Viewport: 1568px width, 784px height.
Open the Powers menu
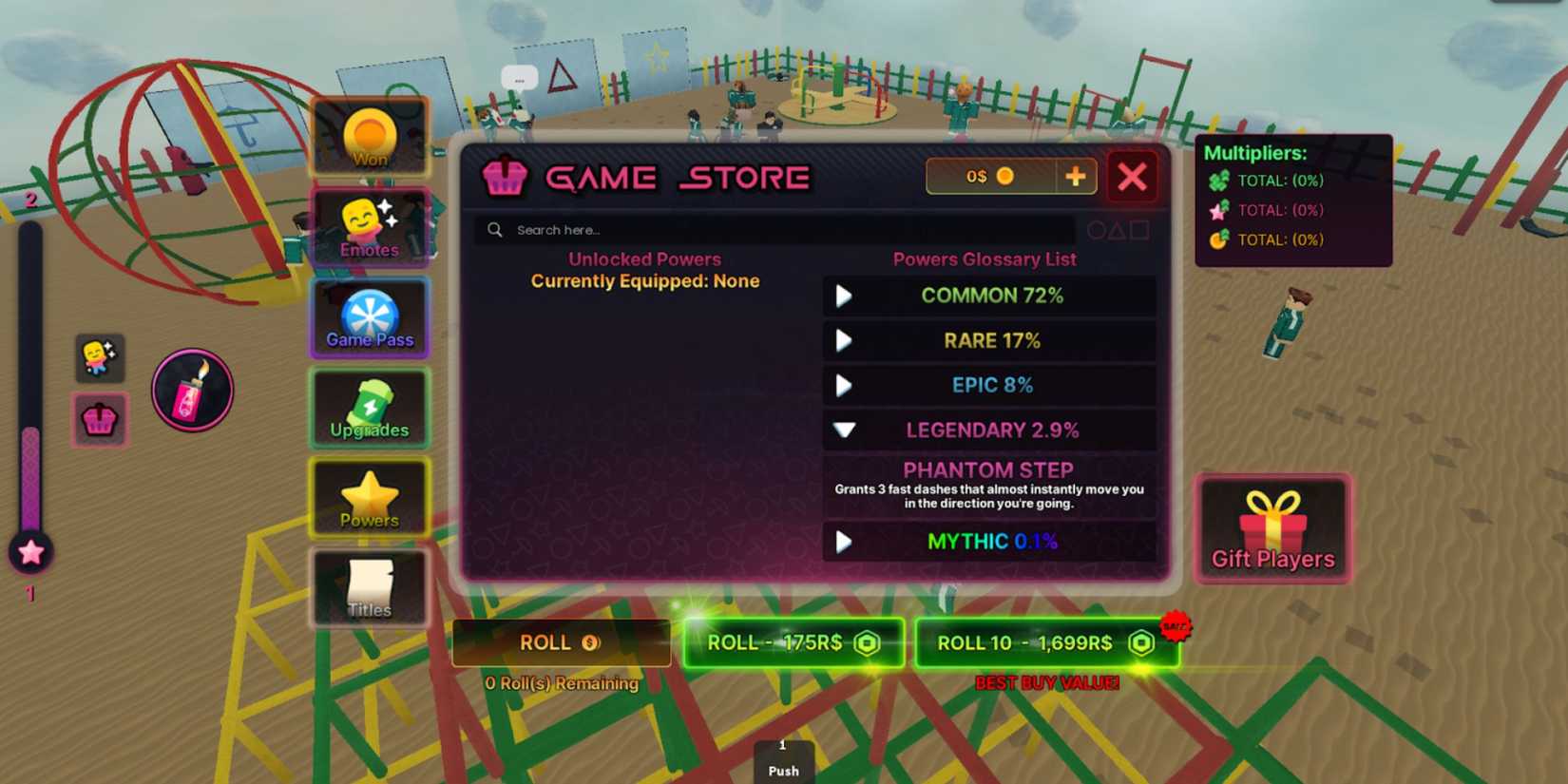tap(370, 498)
